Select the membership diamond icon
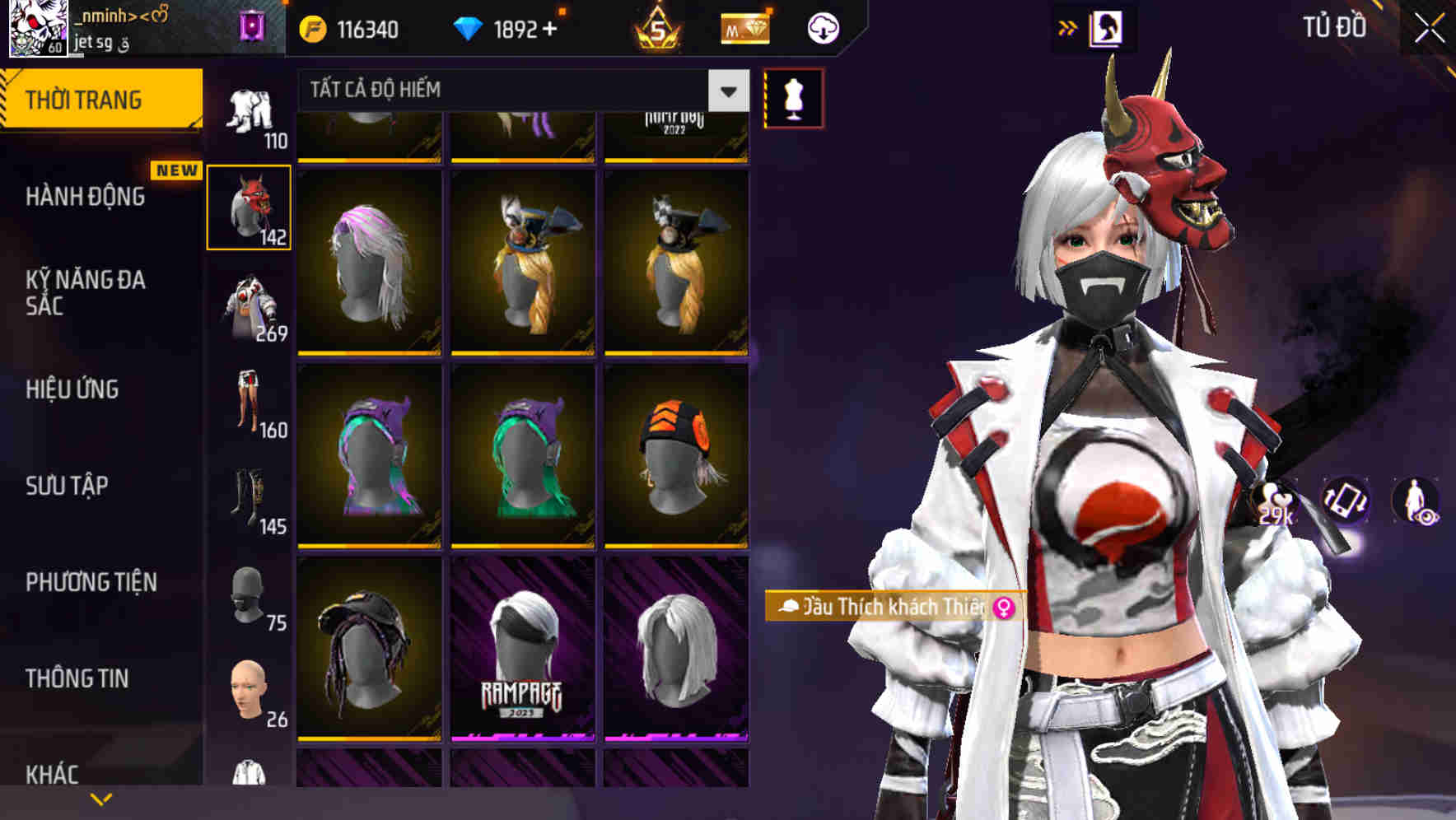The width and height of the screenshot is (1456, 820). click(744, 27)
